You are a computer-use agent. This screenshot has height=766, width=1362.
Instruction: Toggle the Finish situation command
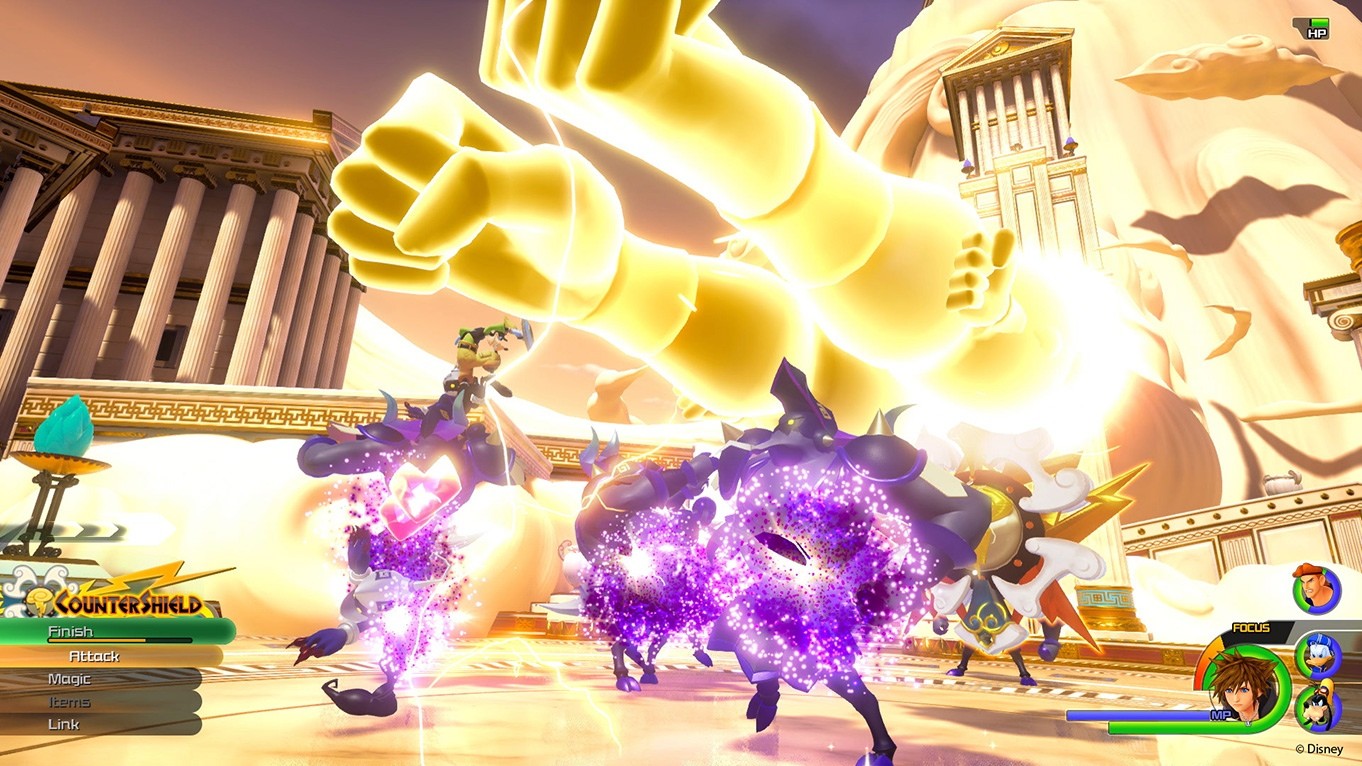pos(72,632)
